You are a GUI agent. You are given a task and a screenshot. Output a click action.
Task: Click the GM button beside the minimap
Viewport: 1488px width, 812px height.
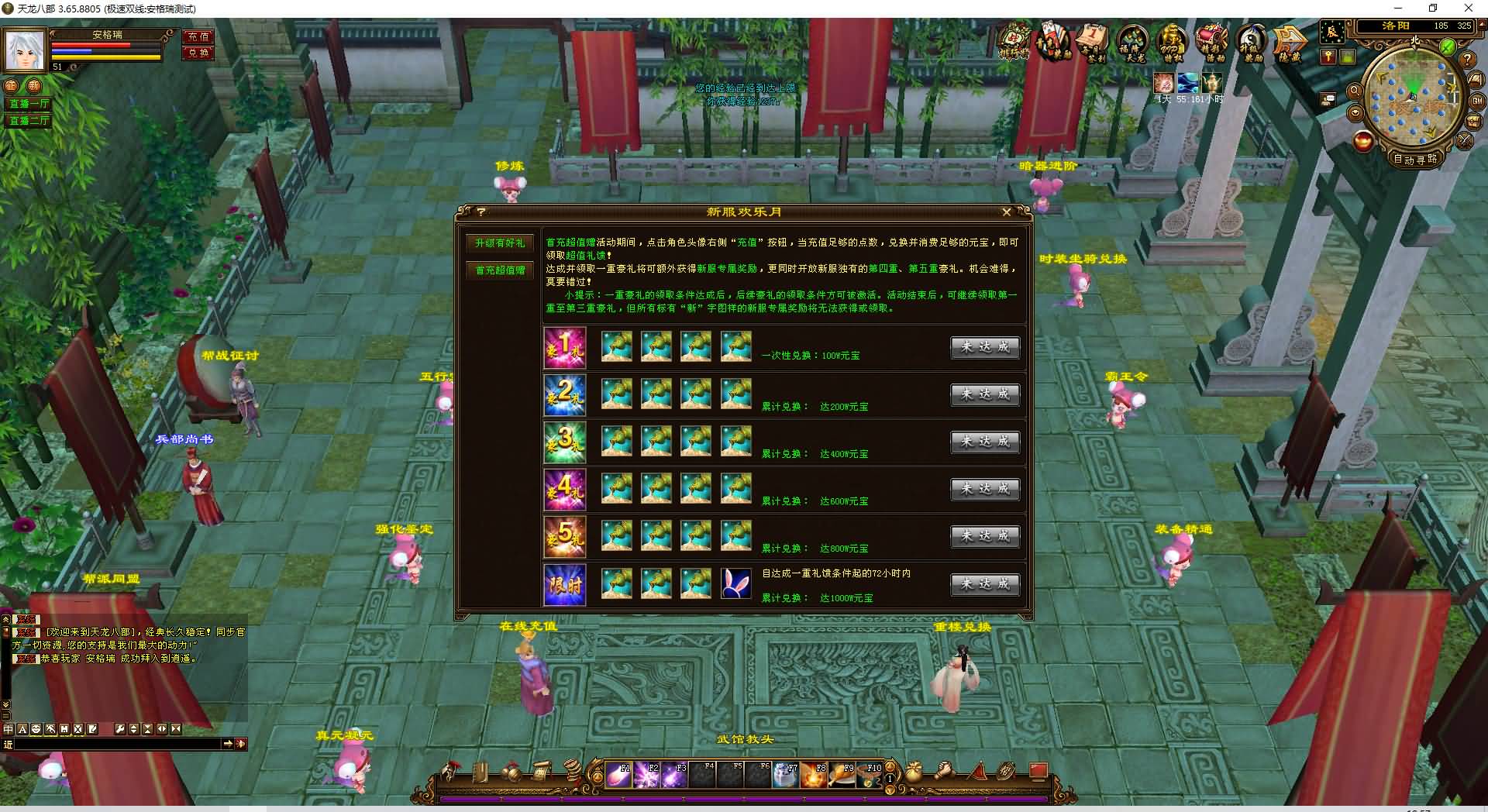1476,101
